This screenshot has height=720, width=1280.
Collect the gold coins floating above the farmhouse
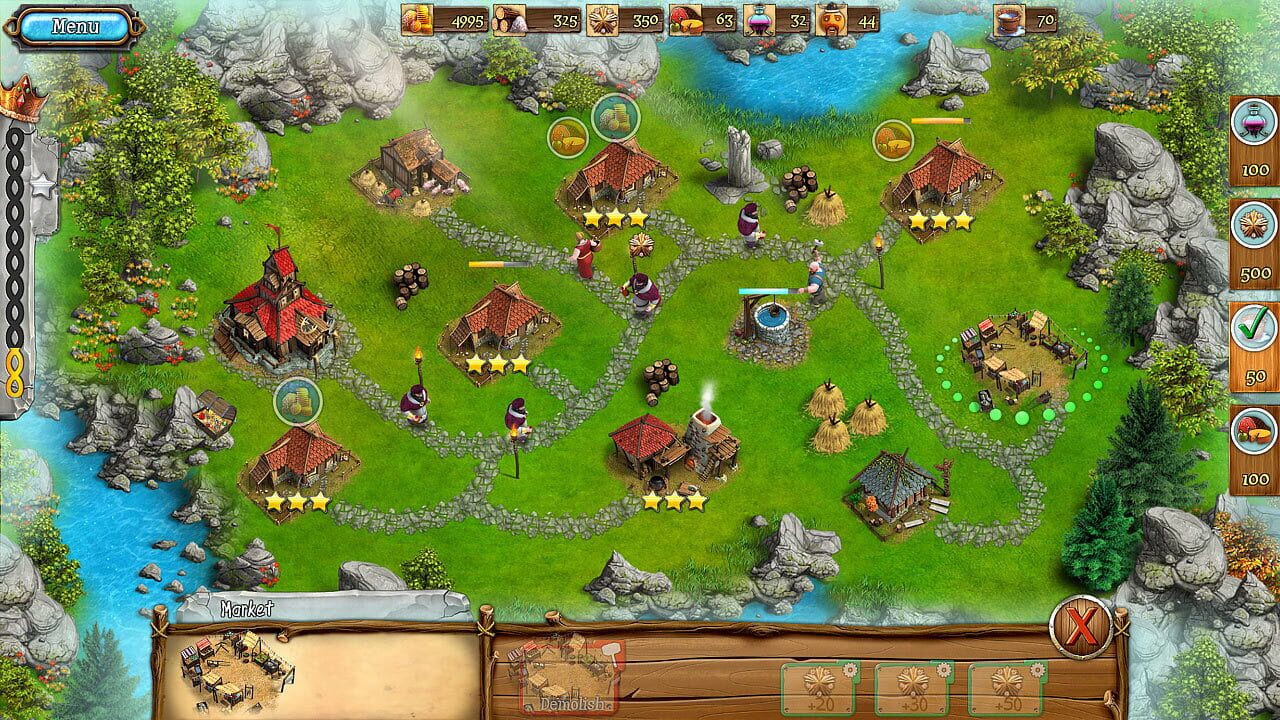coord(618,118)
